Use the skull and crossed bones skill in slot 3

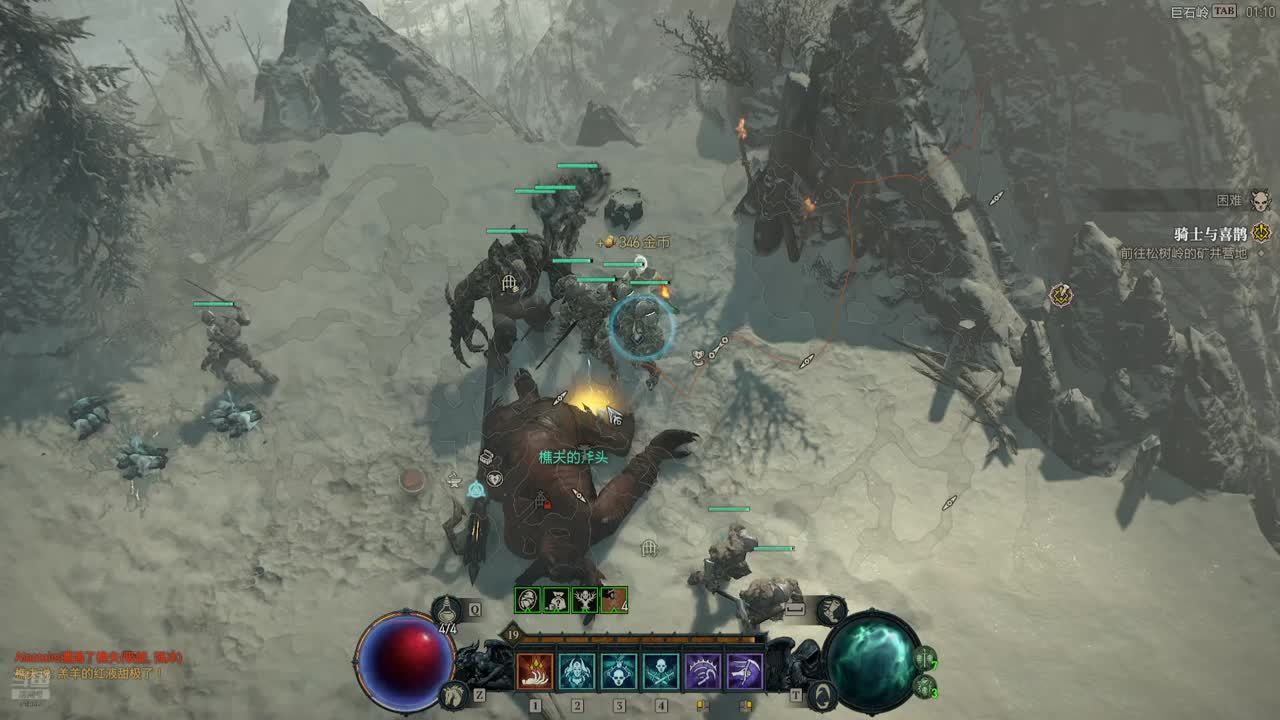coord(619,671)
